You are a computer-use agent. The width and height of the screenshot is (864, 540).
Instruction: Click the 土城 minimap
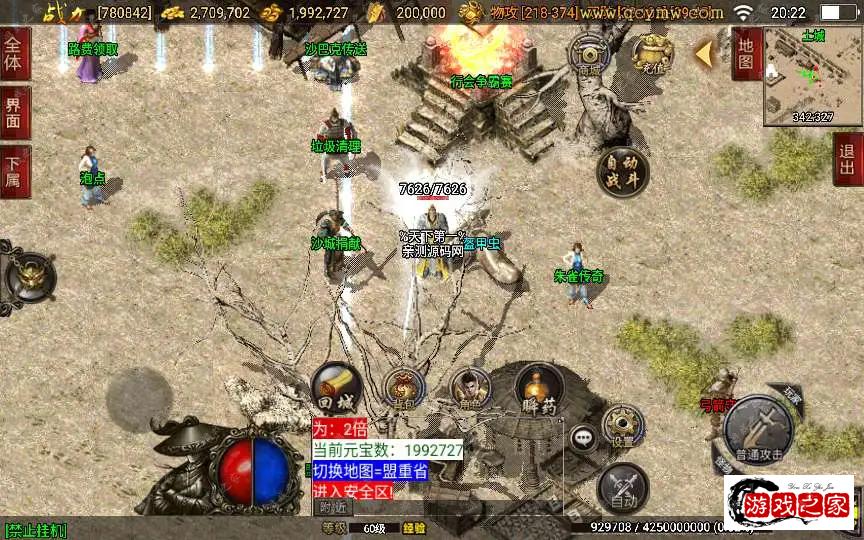point(812,76)
